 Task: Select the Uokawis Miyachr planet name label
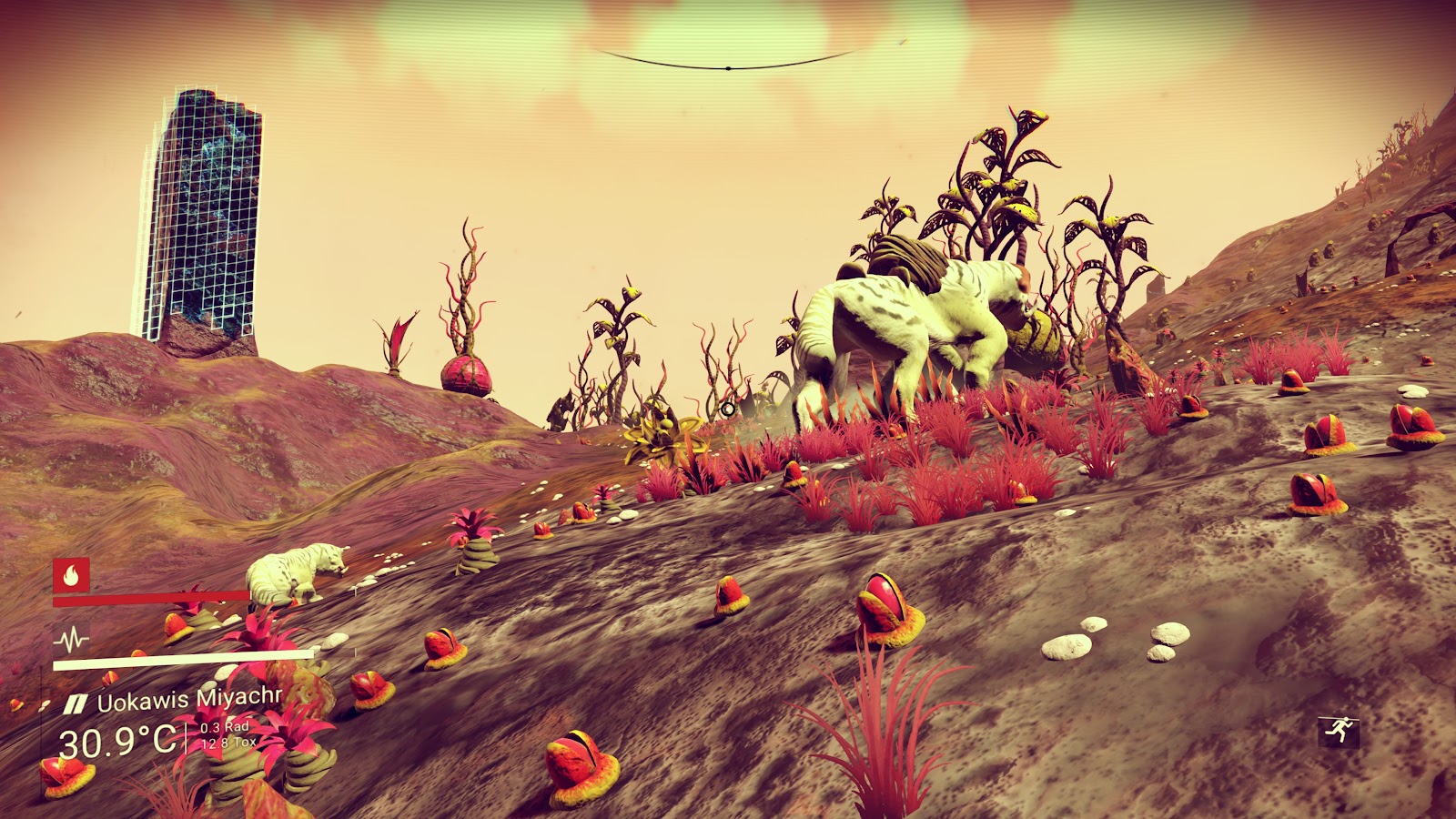point(189,702)
